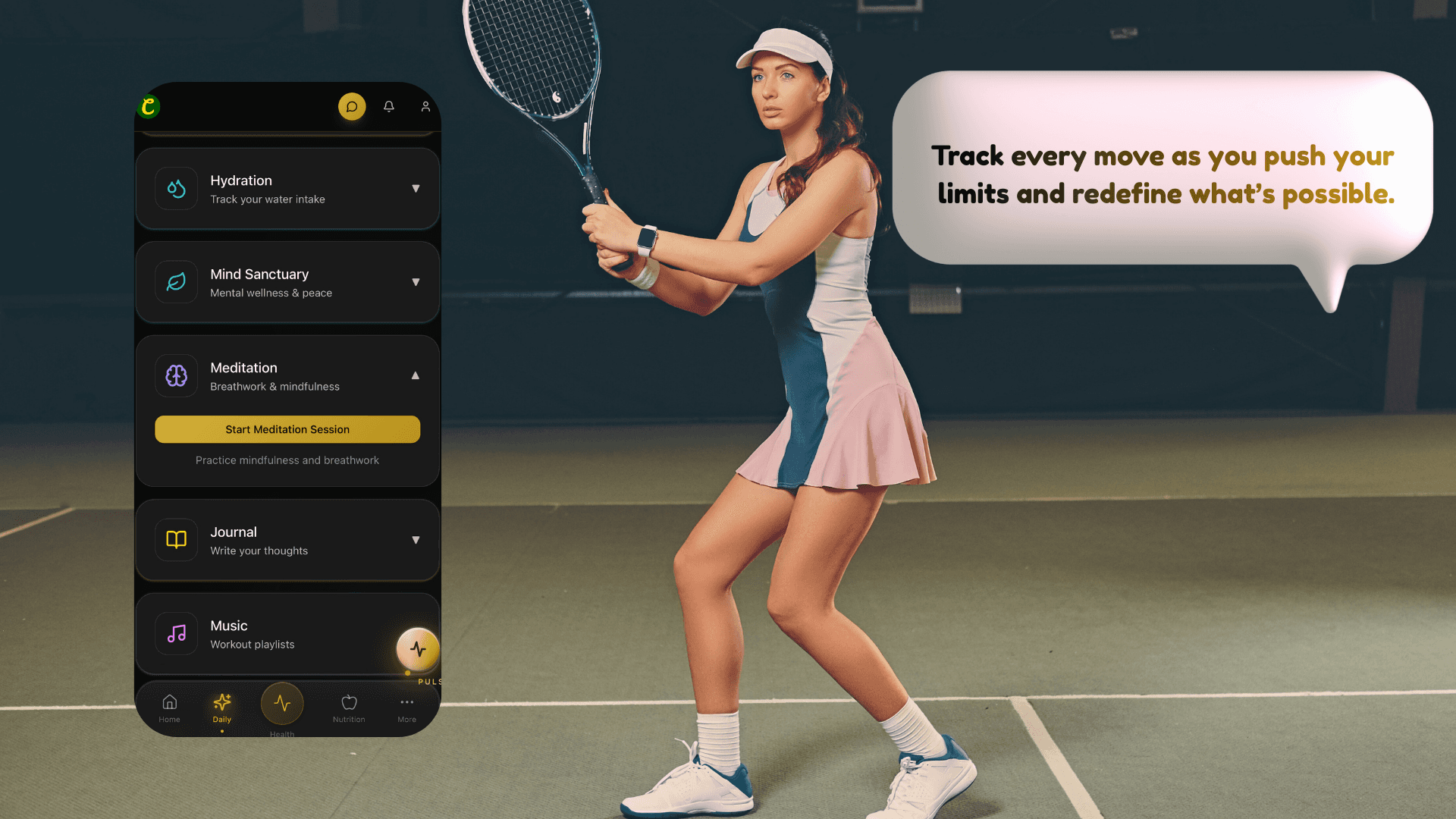Open the chat bubble icon

point(352,107)
